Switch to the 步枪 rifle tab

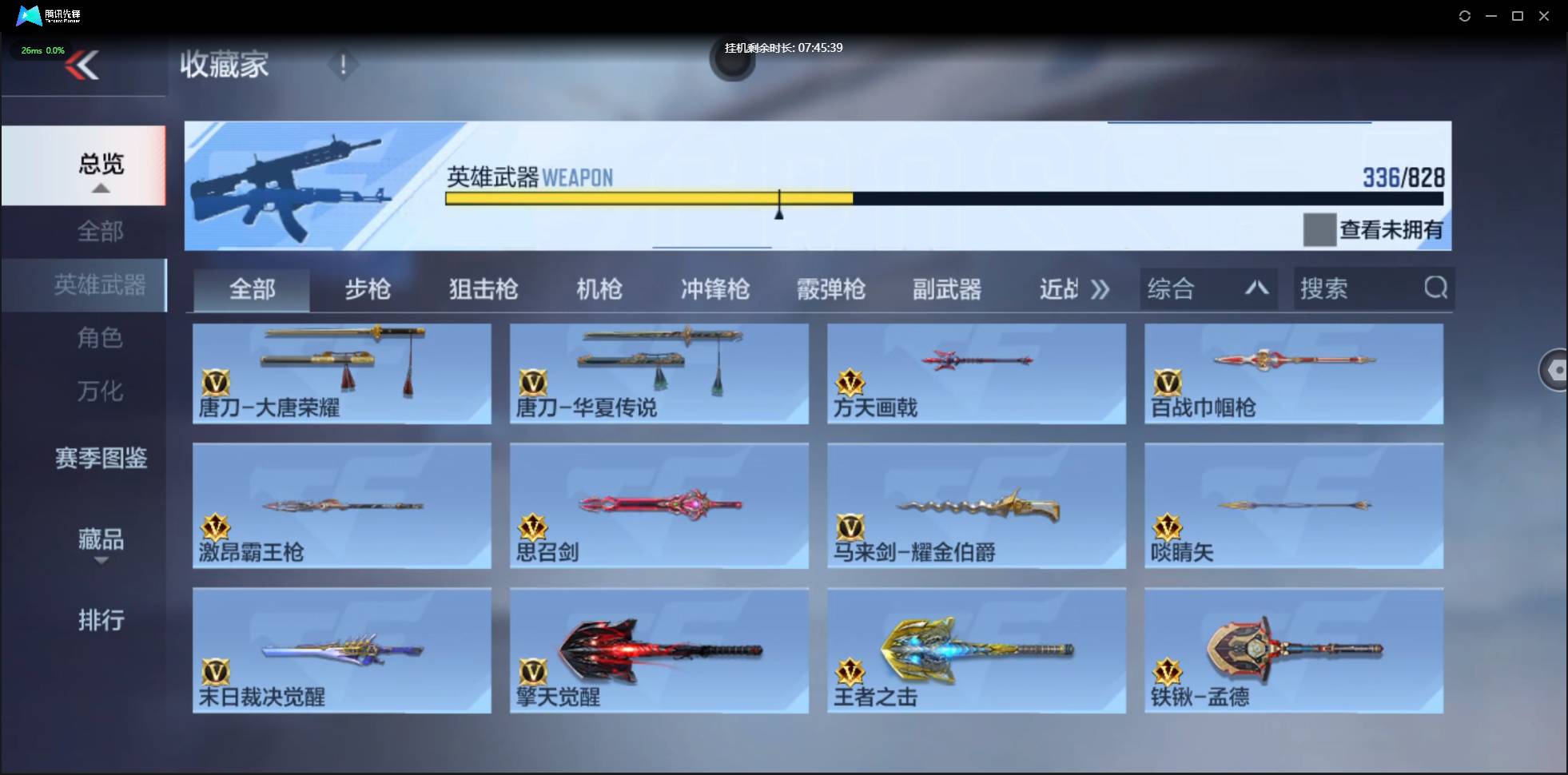[368, 289]
